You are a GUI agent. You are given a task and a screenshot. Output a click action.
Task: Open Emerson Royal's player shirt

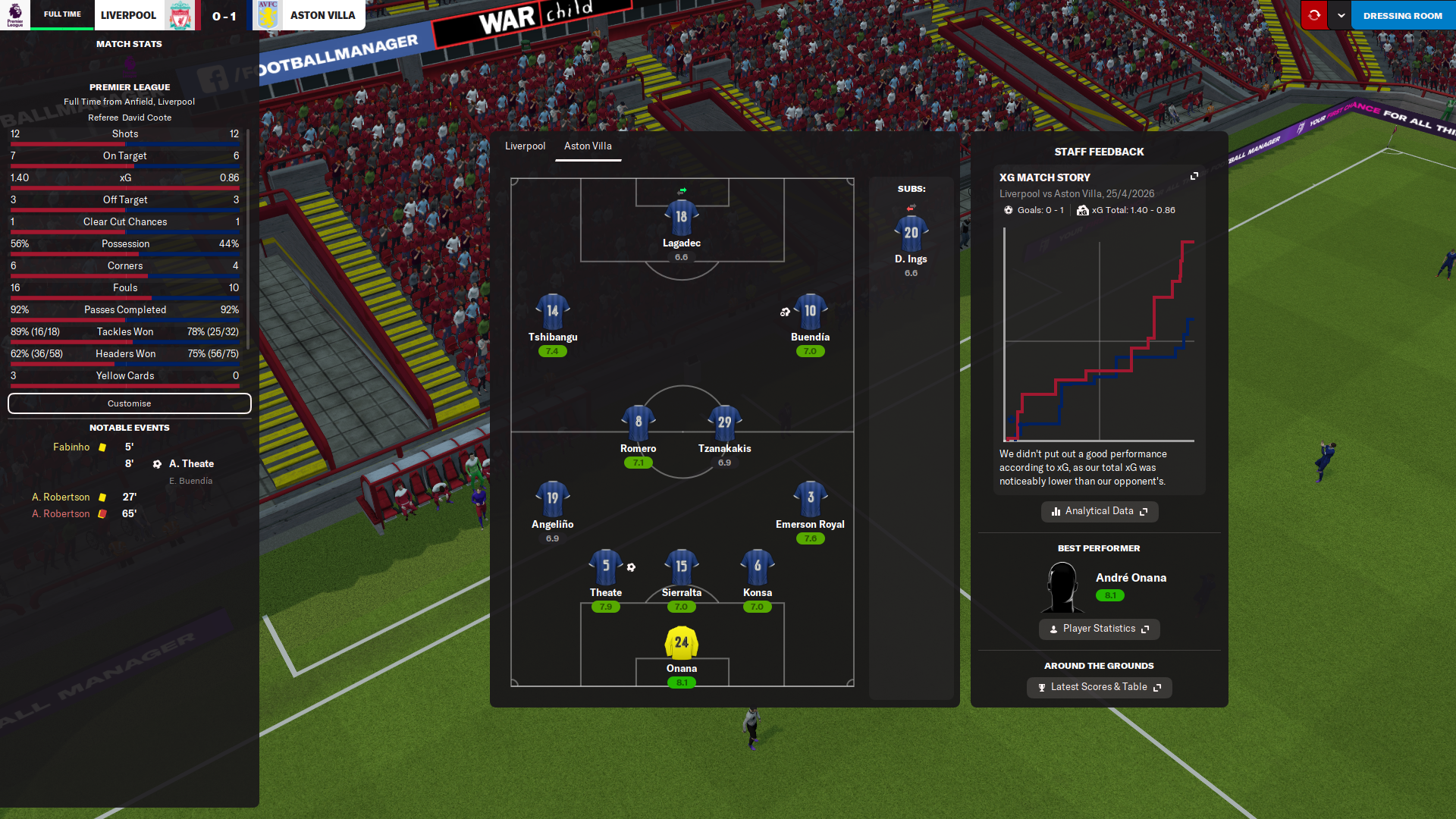point(810,498)
